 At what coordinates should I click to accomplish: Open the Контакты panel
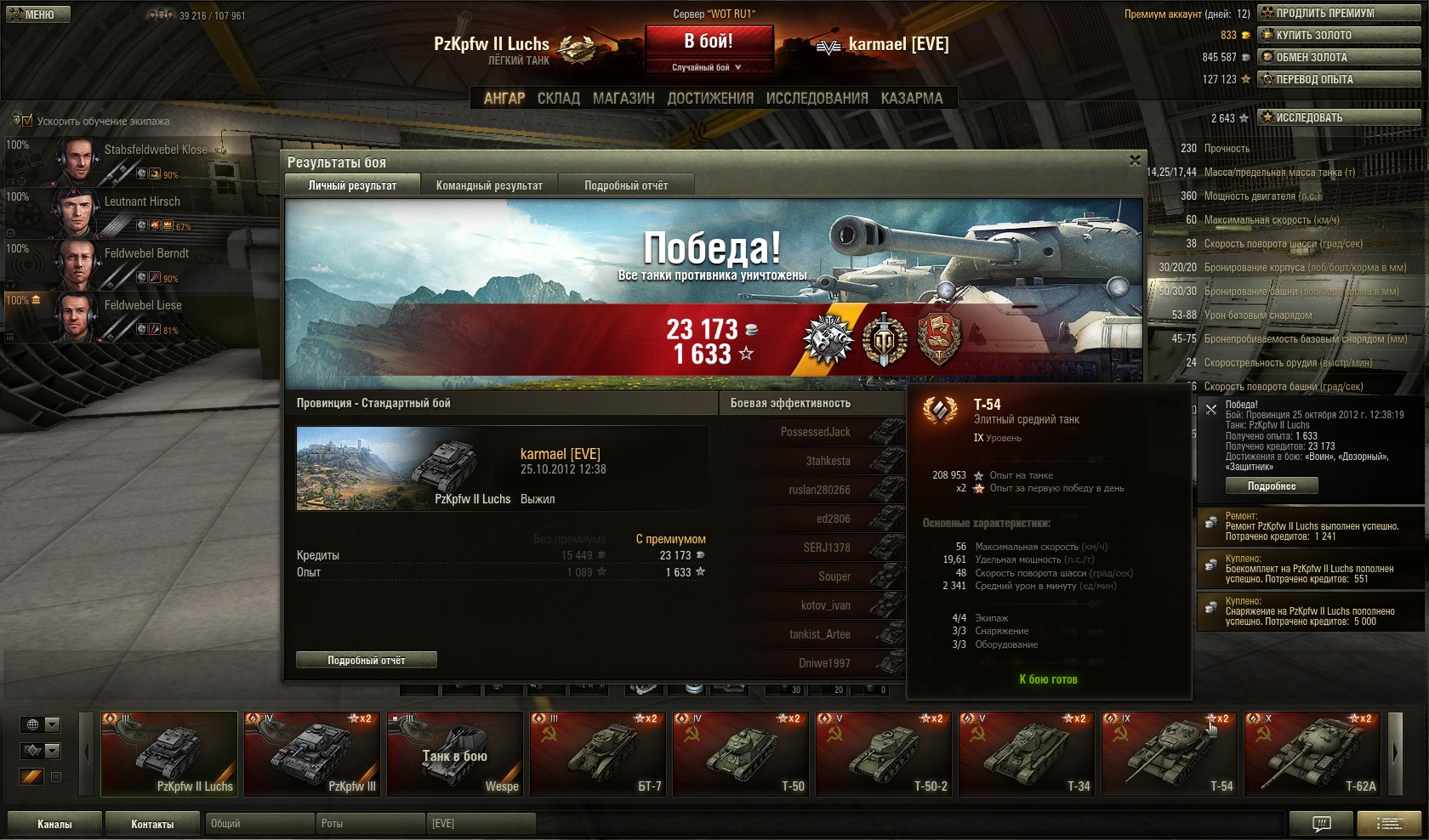[152, 824]
